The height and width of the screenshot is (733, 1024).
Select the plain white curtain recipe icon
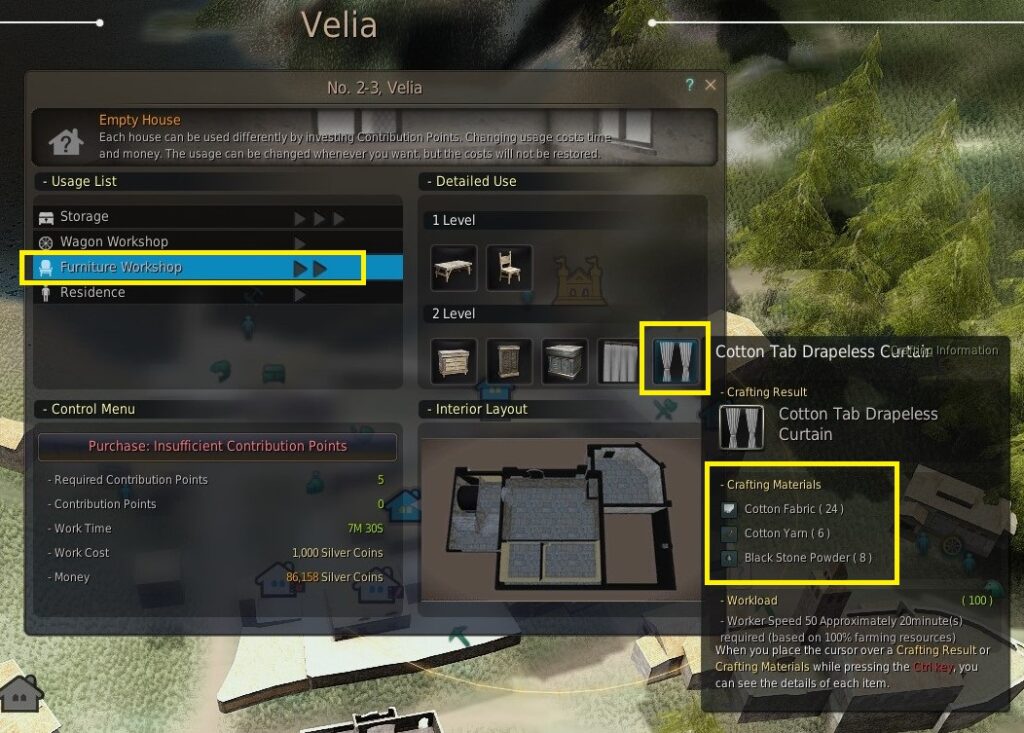coord(619,361)
